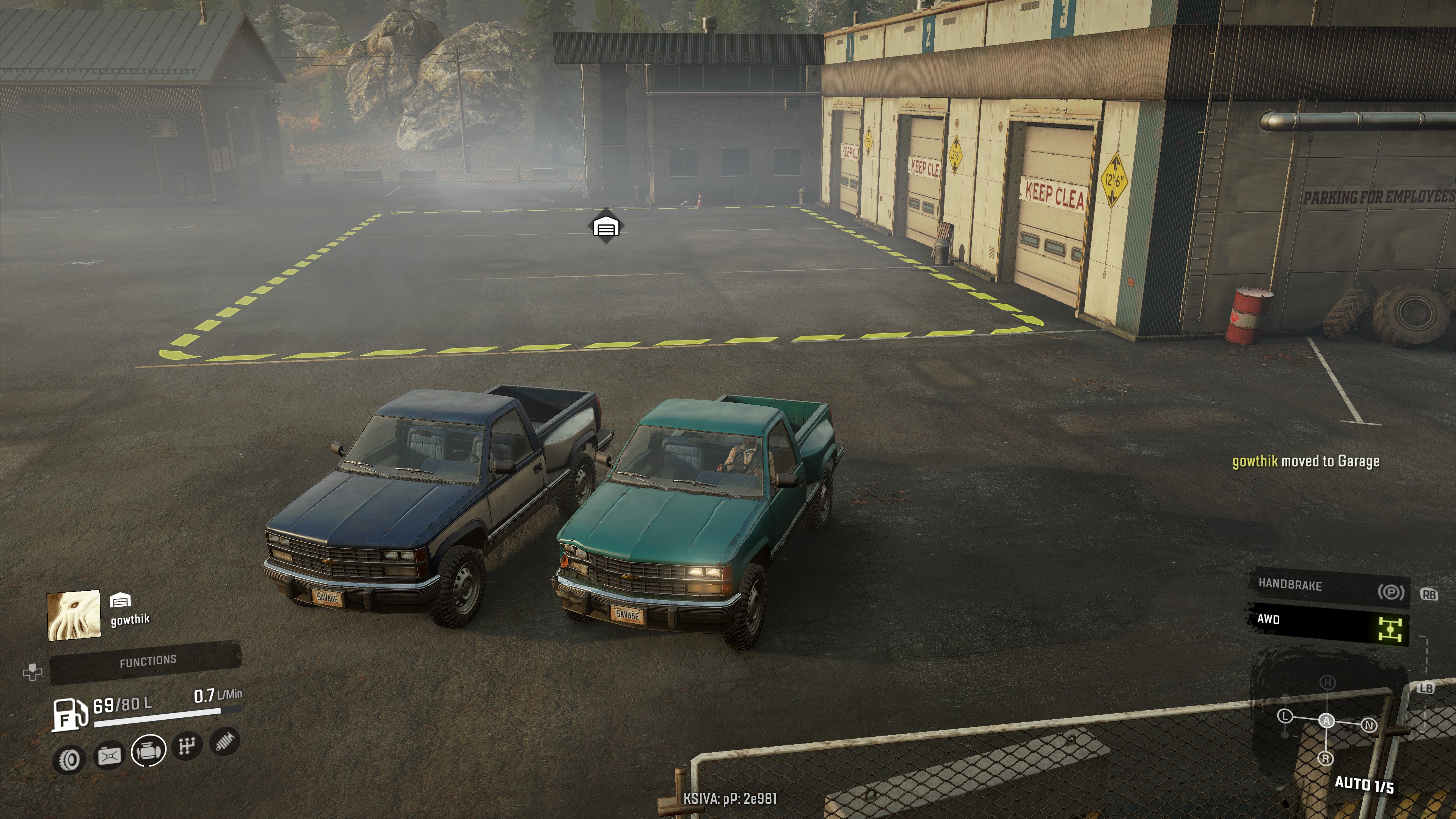This screenshot has width=1456, height=819.
Task: Engage the R reverse gear
Action: (1326, 758)
